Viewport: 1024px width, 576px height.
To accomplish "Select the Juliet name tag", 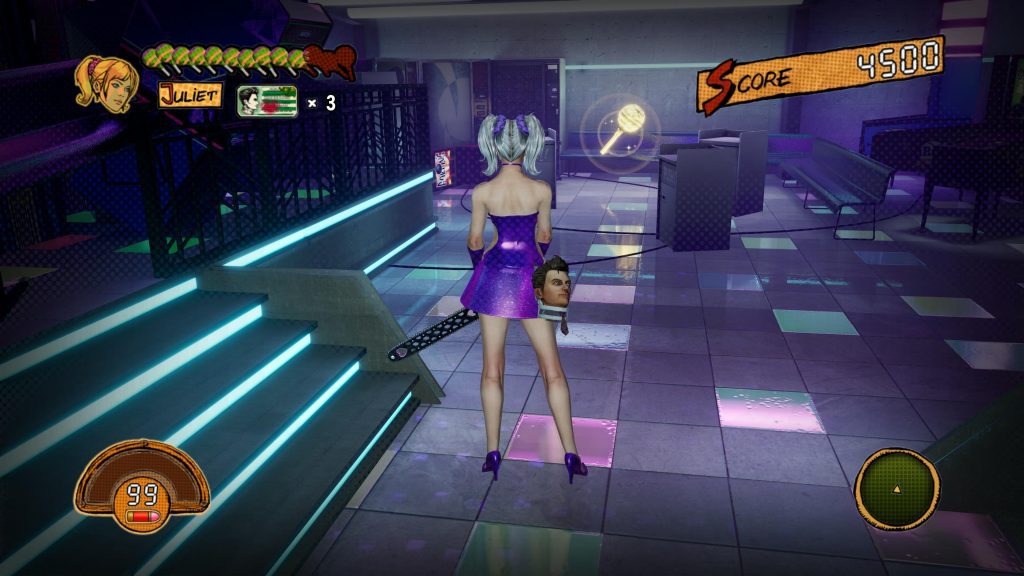I will (190, 99).
